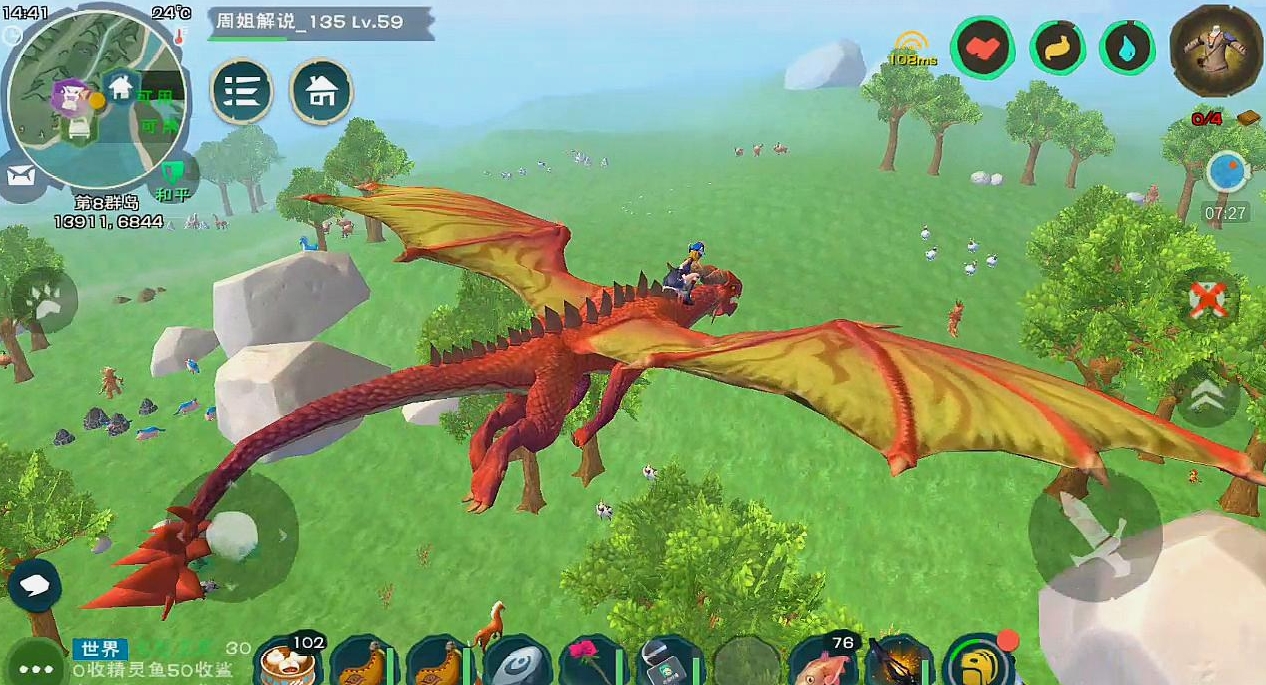Tap the red-crossed dismount button

(x=1208, y=300)
